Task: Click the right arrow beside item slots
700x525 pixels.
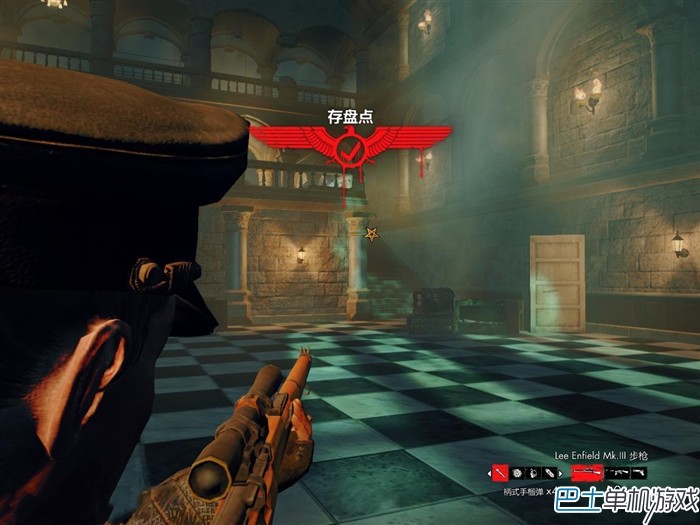Action: [x=561, y=473]
